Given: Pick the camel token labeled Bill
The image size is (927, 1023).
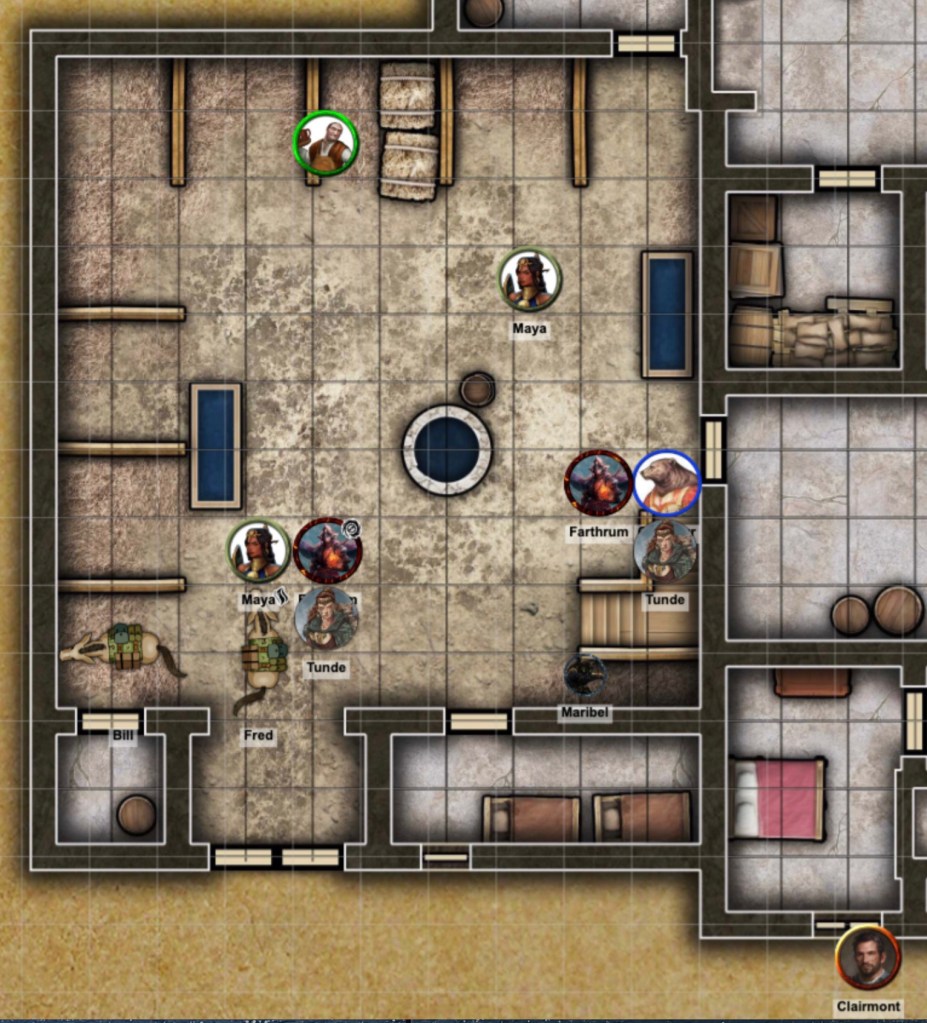Looking at the screenshot, I should (x=121, y=650).
